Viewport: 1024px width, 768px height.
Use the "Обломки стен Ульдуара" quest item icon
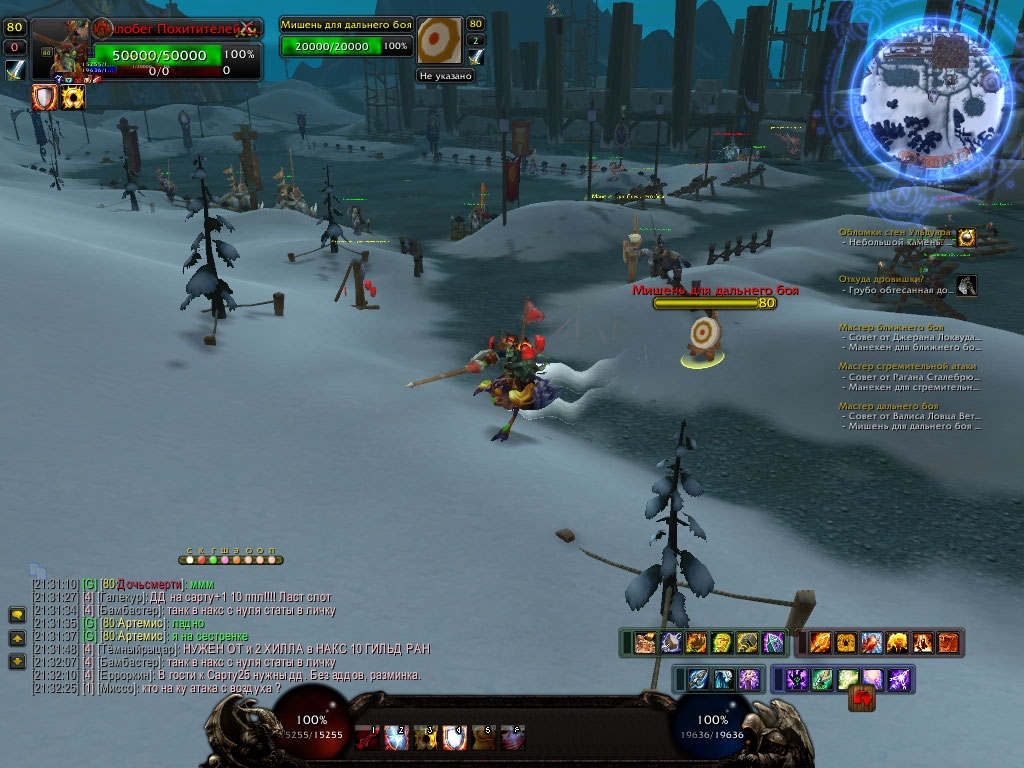tap(966, 237)
